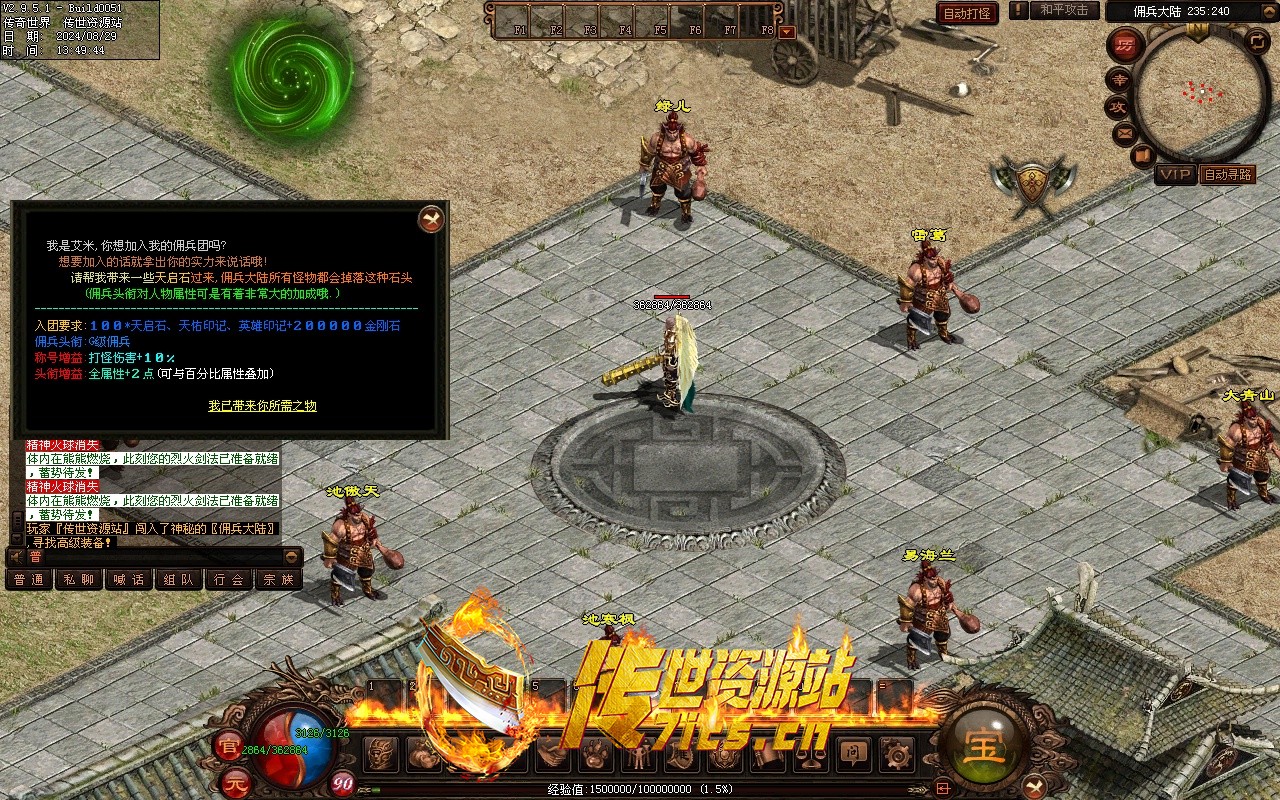Screen dimensions: 1280x800
Task: Open the gear settings icon
Action: (897, 753)
